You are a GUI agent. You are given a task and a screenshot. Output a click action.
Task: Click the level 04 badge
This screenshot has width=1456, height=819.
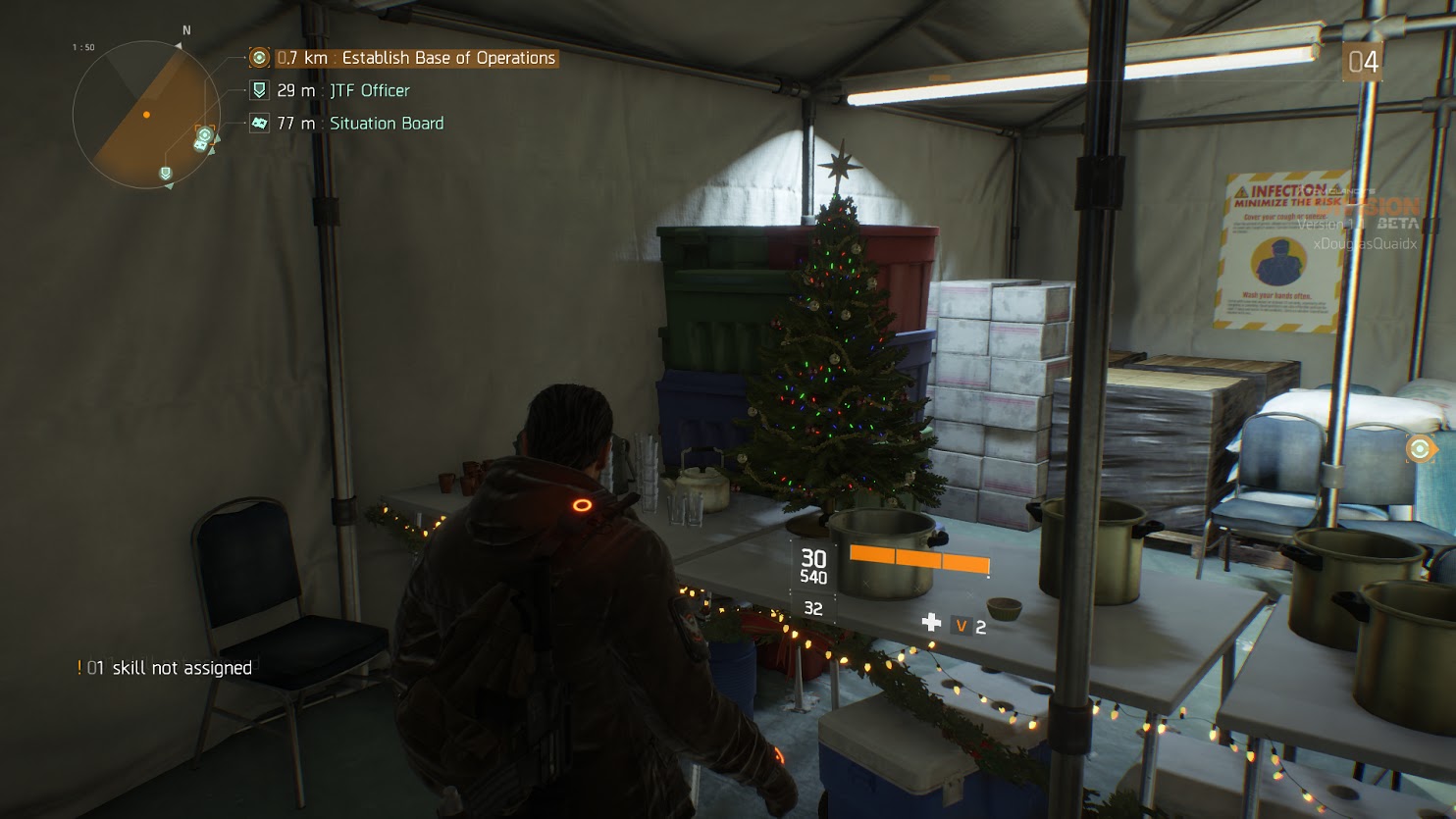[x=1363, y=63]
